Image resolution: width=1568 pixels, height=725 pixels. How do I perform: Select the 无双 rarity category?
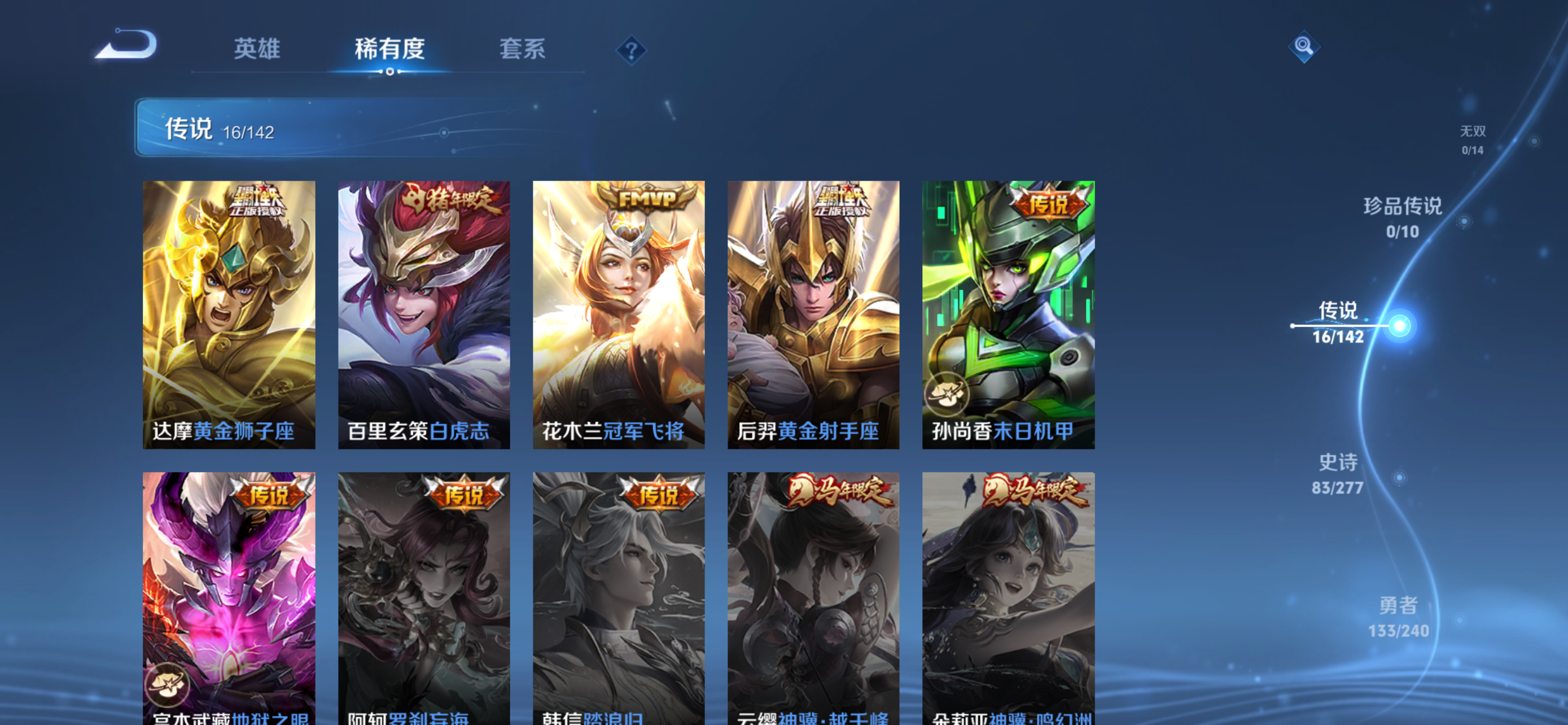(1473, 130)
